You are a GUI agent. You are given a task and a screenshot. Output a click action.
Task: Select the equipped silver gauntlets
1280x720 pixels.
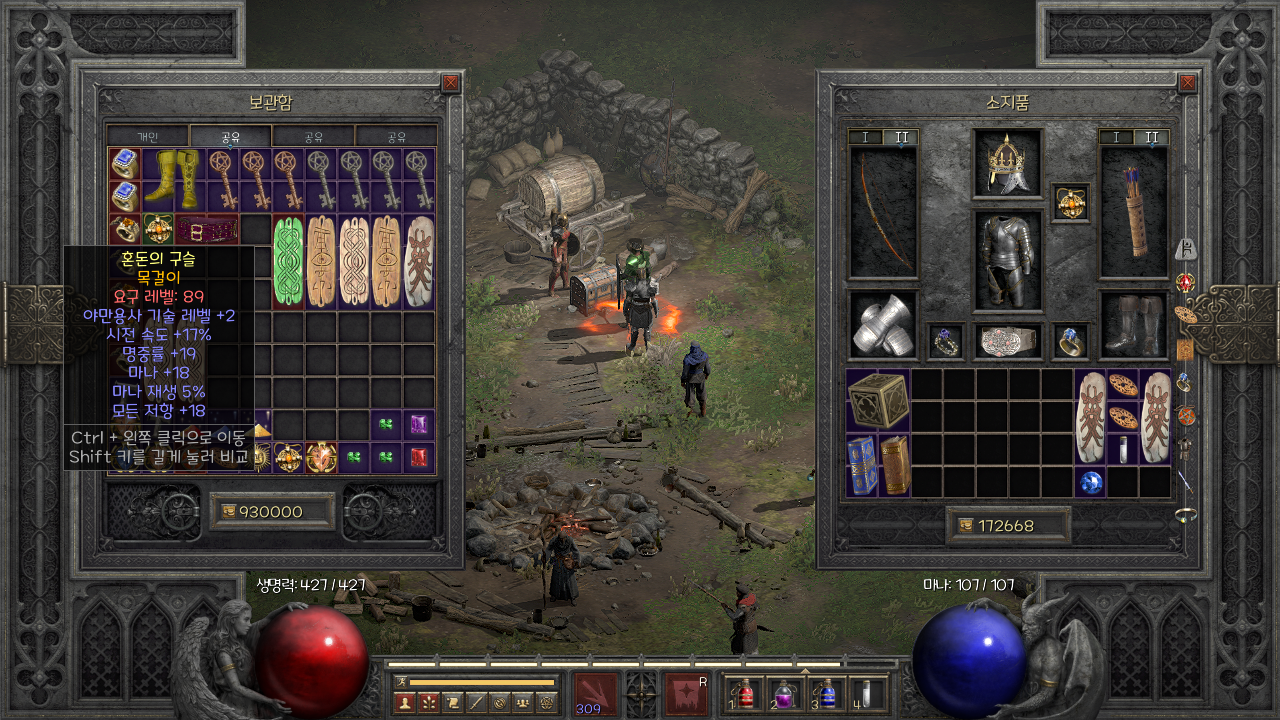pos(883,324)
